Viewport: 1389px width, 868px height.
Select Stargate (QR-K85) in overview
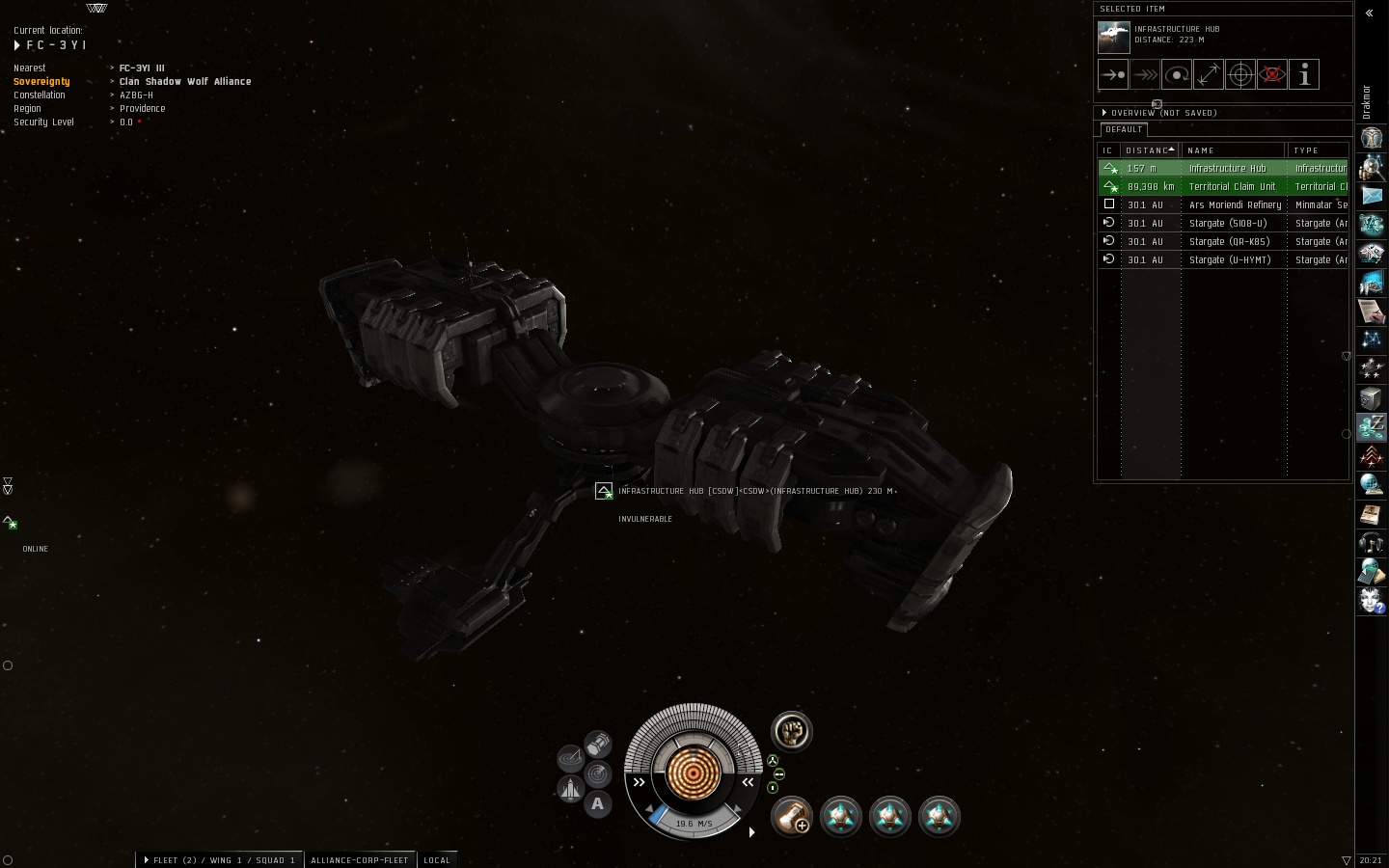(x=1229, y=242)
